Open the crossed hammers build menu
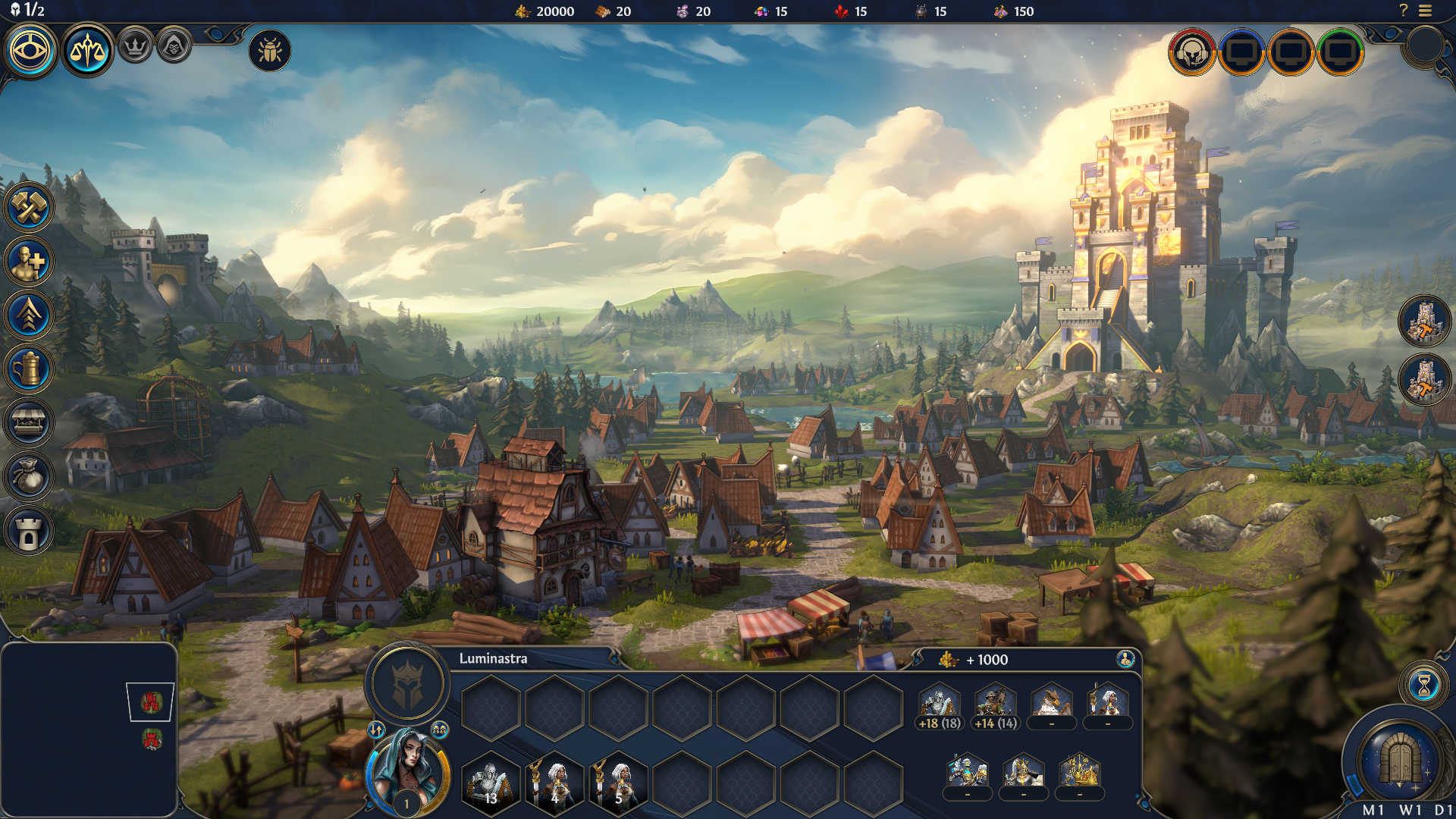The width and height of the screenshot is (1456, 819). [29, 208]
